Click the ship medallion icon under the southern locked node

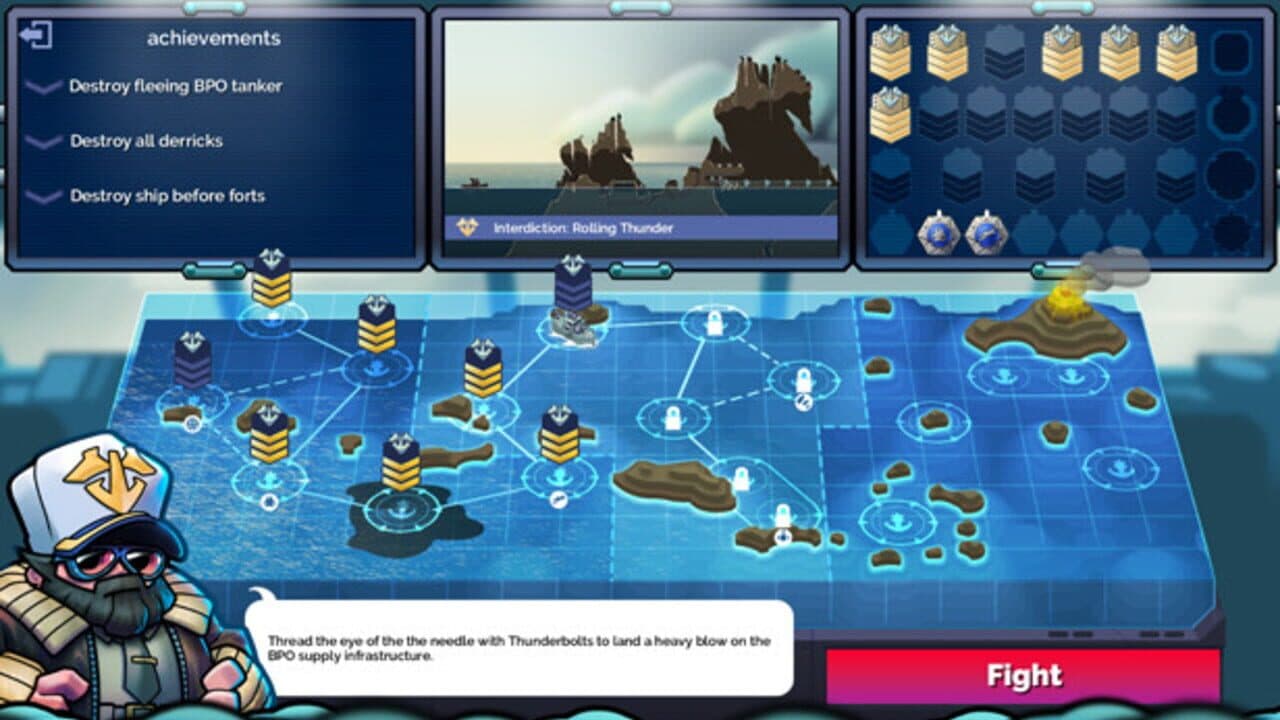(784, 538)
